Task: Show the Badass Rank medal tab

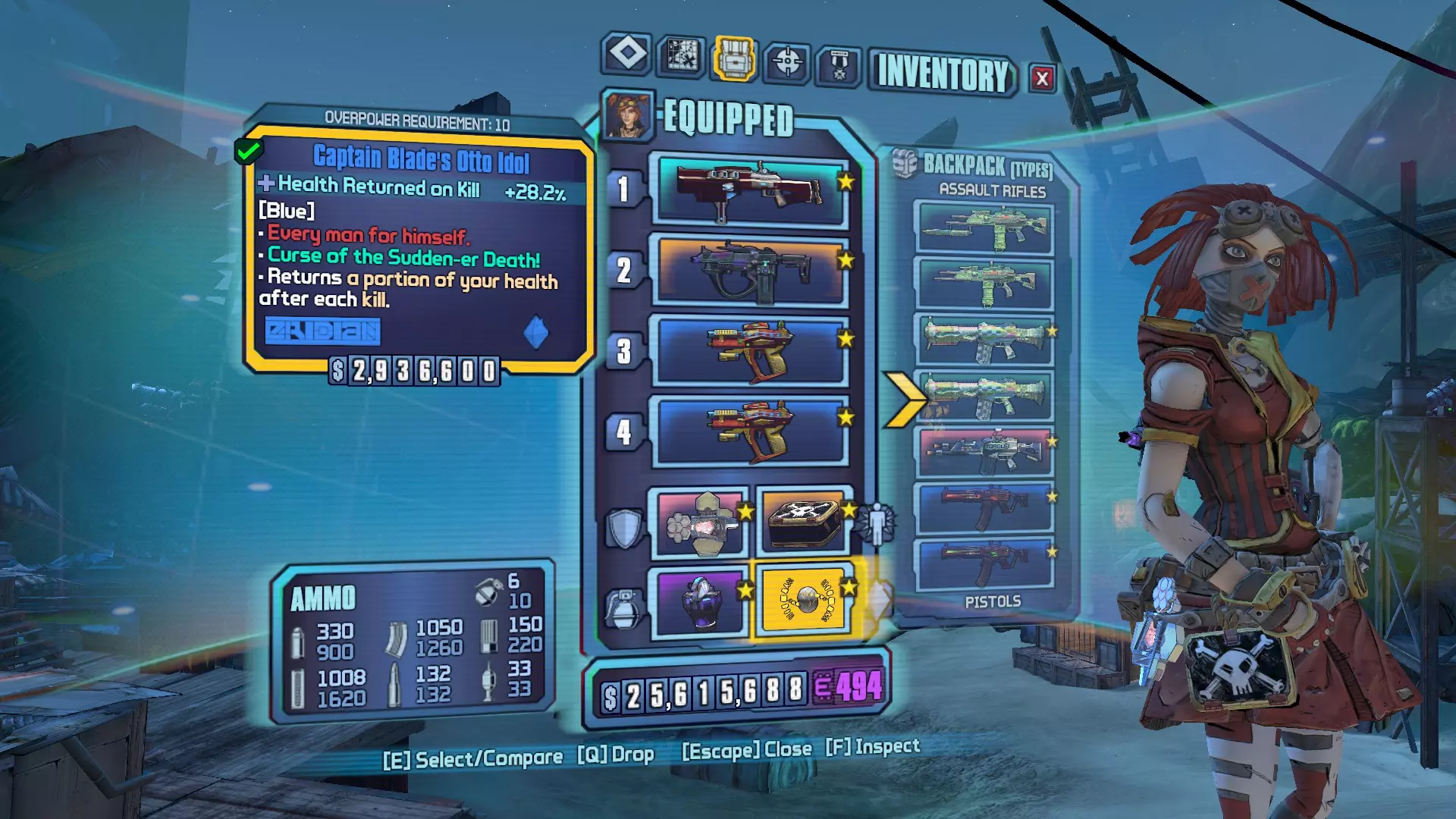Action: (839, 65)
